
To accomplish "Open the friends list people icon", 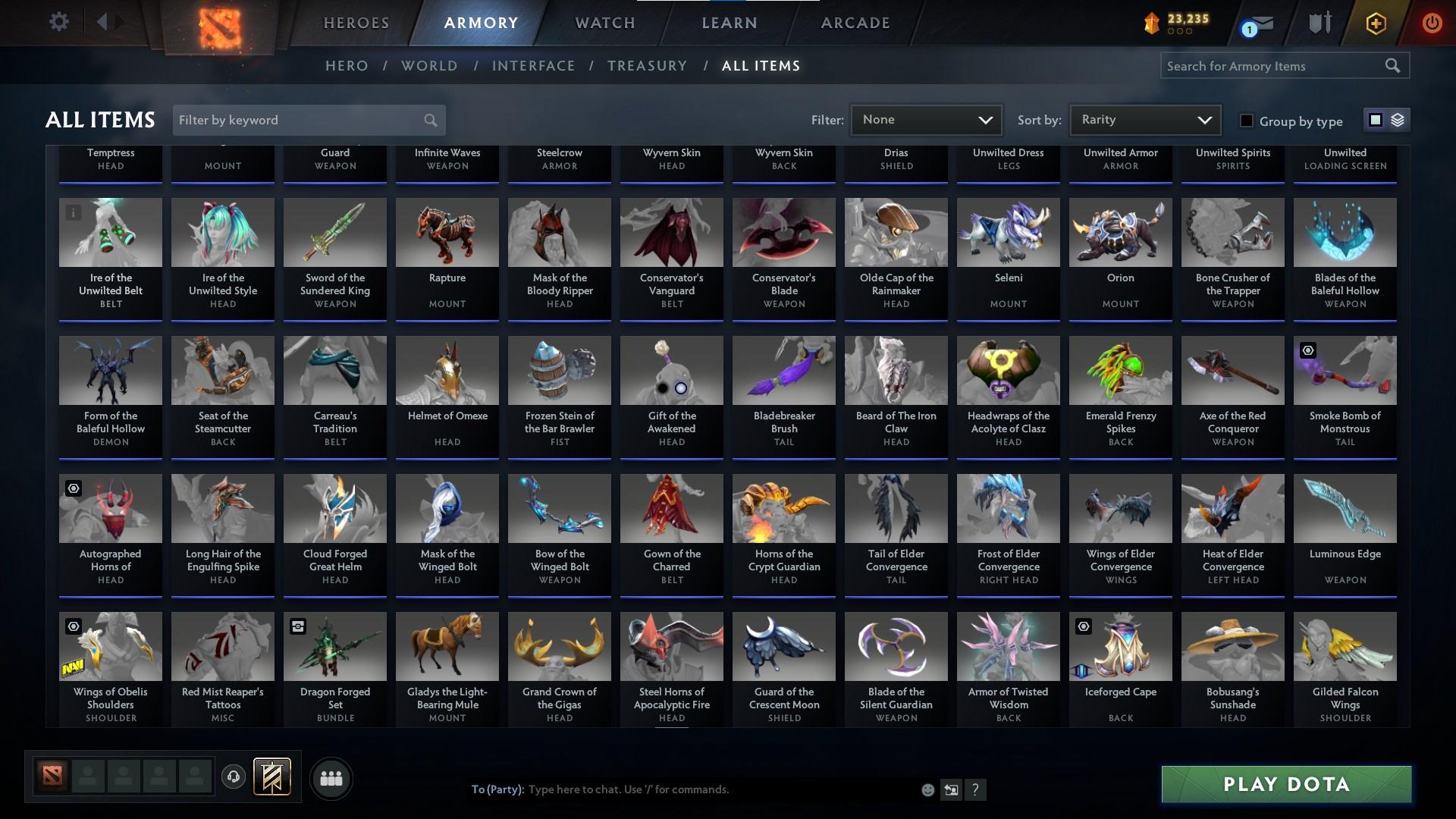I will click(x=331, y=778).
